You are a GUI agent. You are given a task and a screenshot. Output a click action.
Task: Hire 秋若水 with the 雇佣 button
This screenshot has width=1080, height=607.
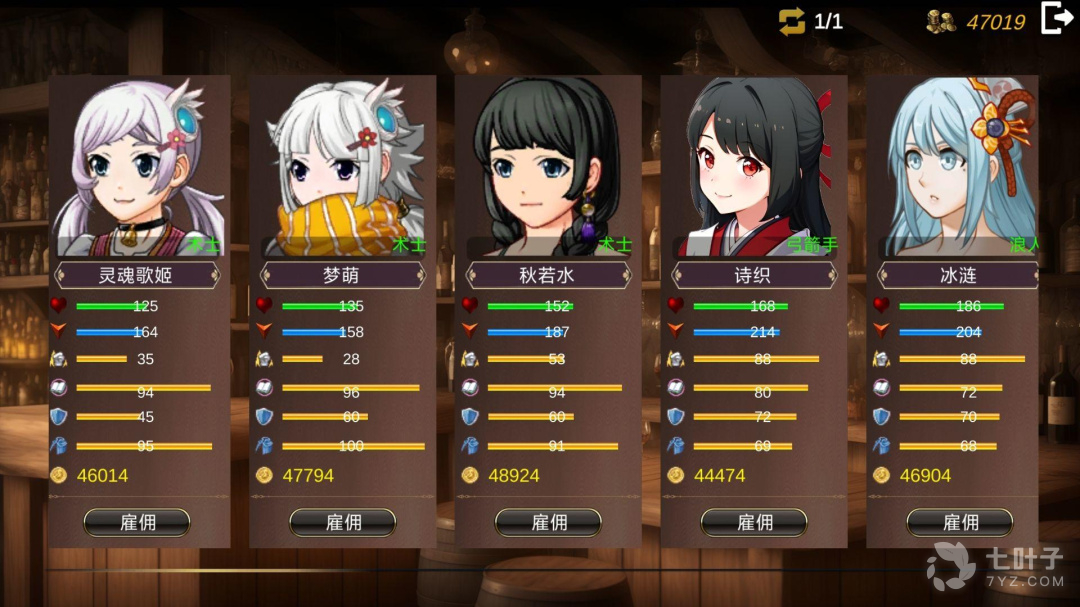click(x=549, y=522)
